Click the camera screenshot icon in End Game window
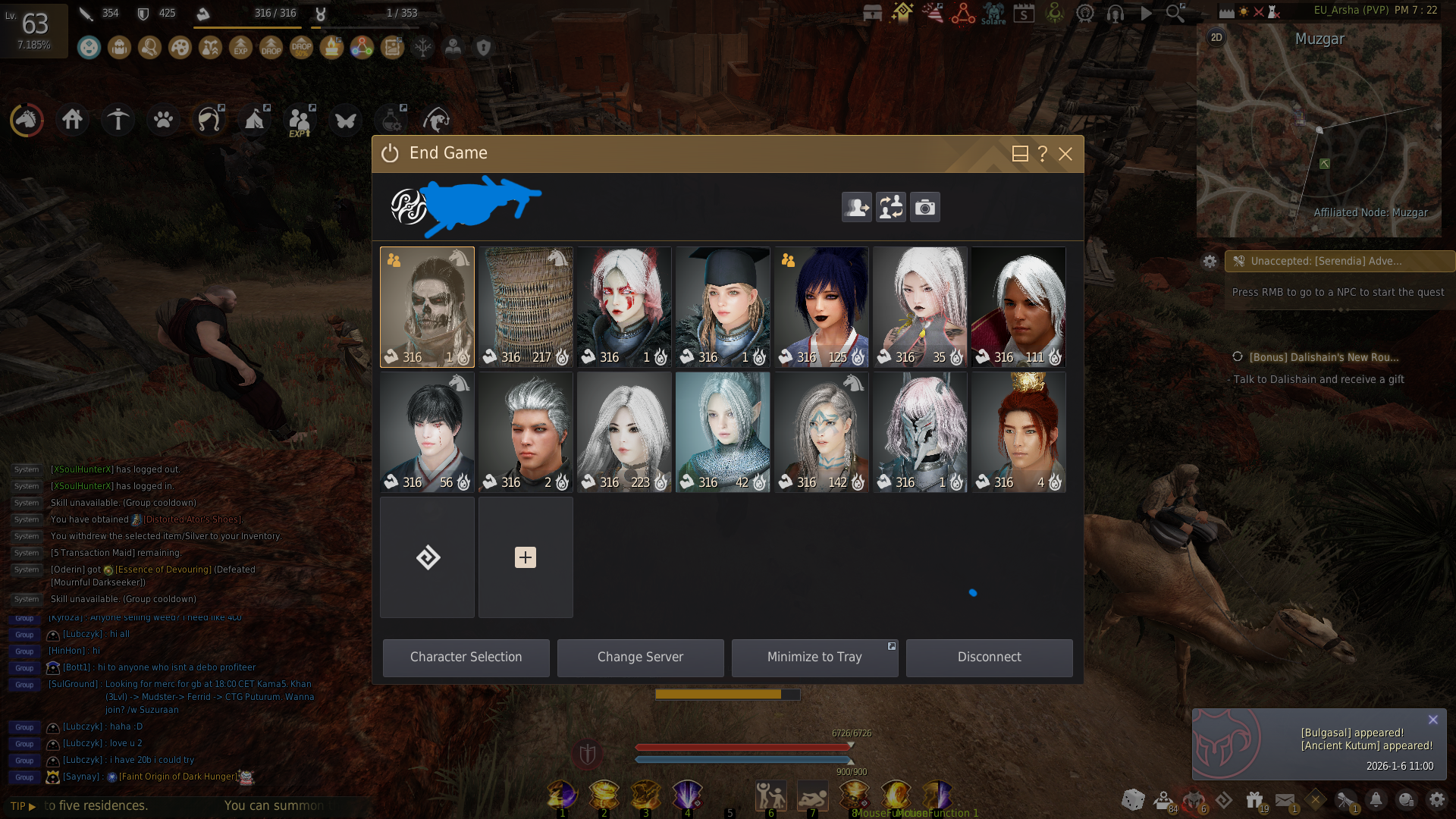 click(925, 207)
